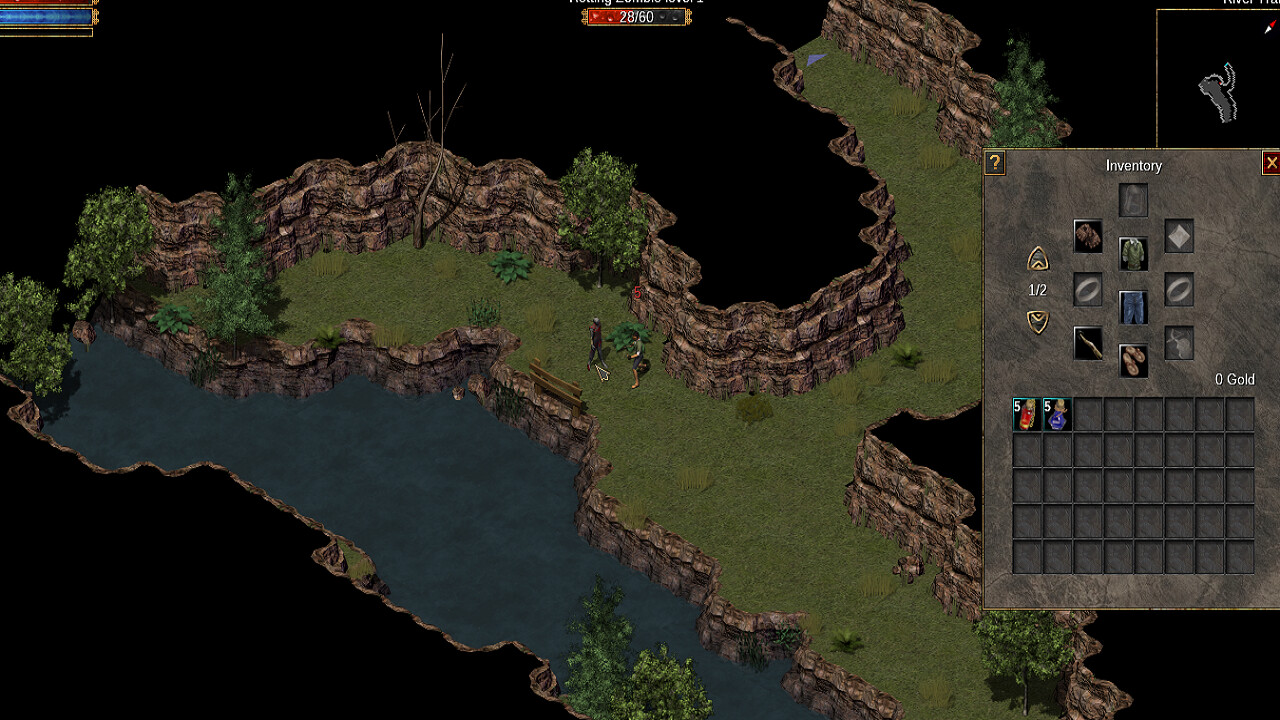Close the Inventory window with the red X
The image size is (1280, 720).
(x=1272, y=163)
